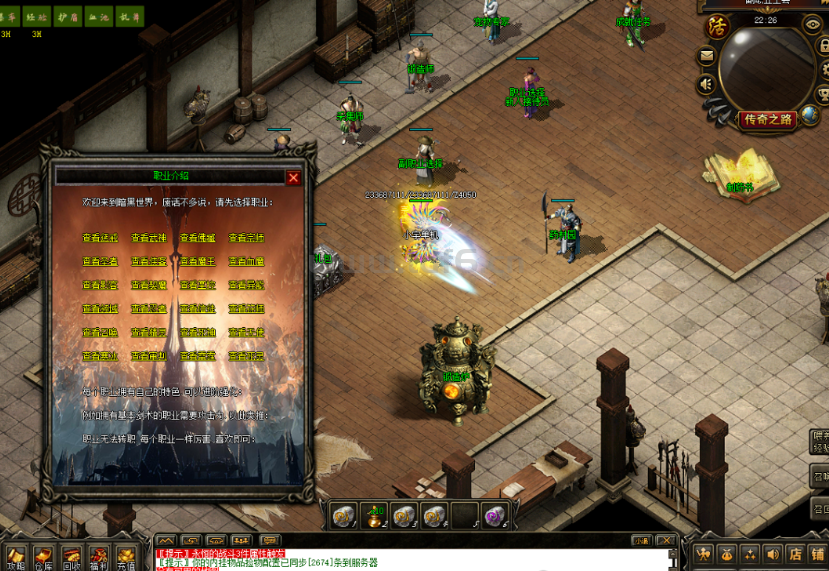The image size is (829, 571).
Task: Toggle the speaker sound icon in bottom bar
Action: [771, 554]
